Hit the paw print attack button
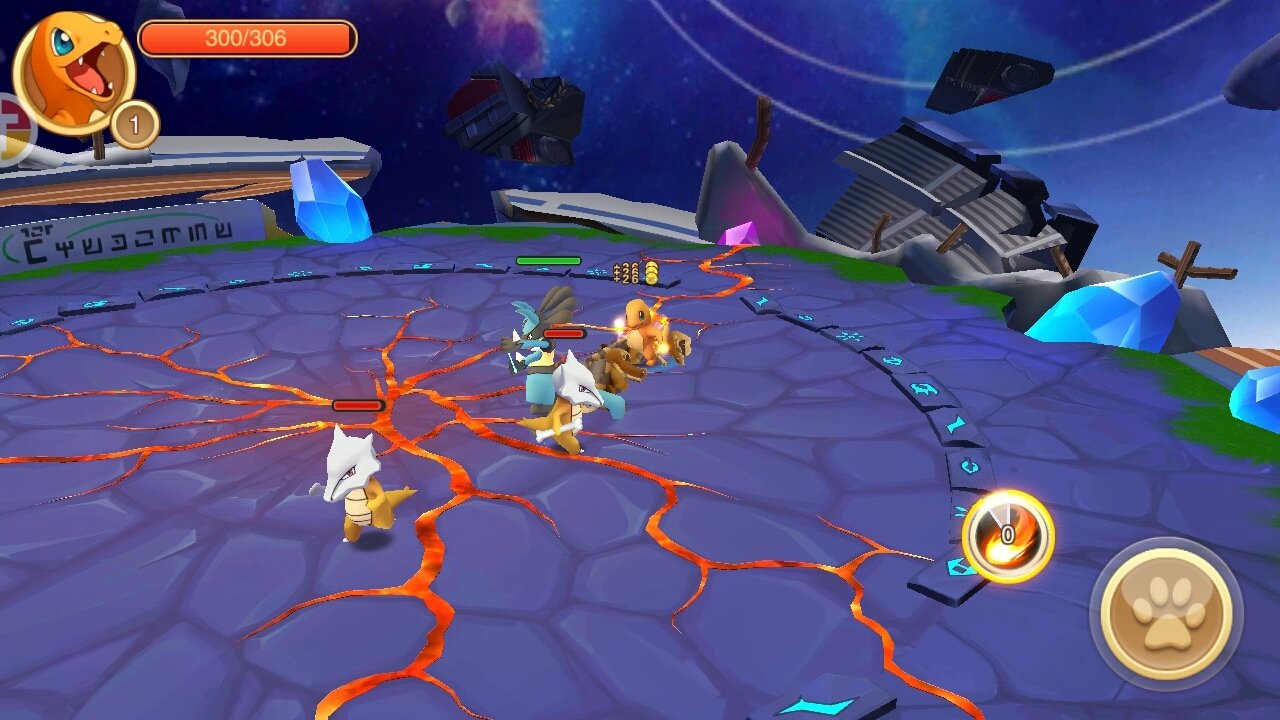1280x720 pixels. click(x=1166, y=613)
